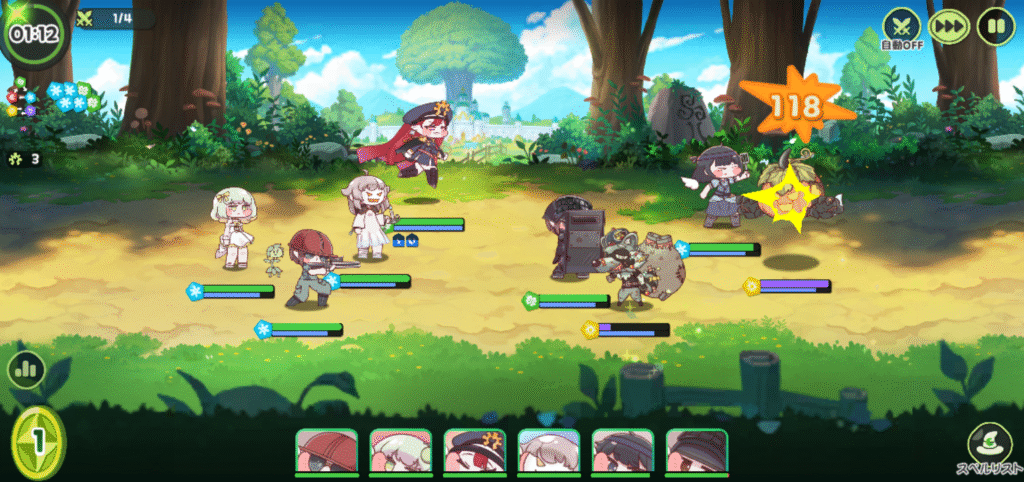Image resolution: width=1024 pixels, height=482 pixels.
Task: Show the battle statistics bar chart
Action: pyautogui.click(x=26, y=369)
